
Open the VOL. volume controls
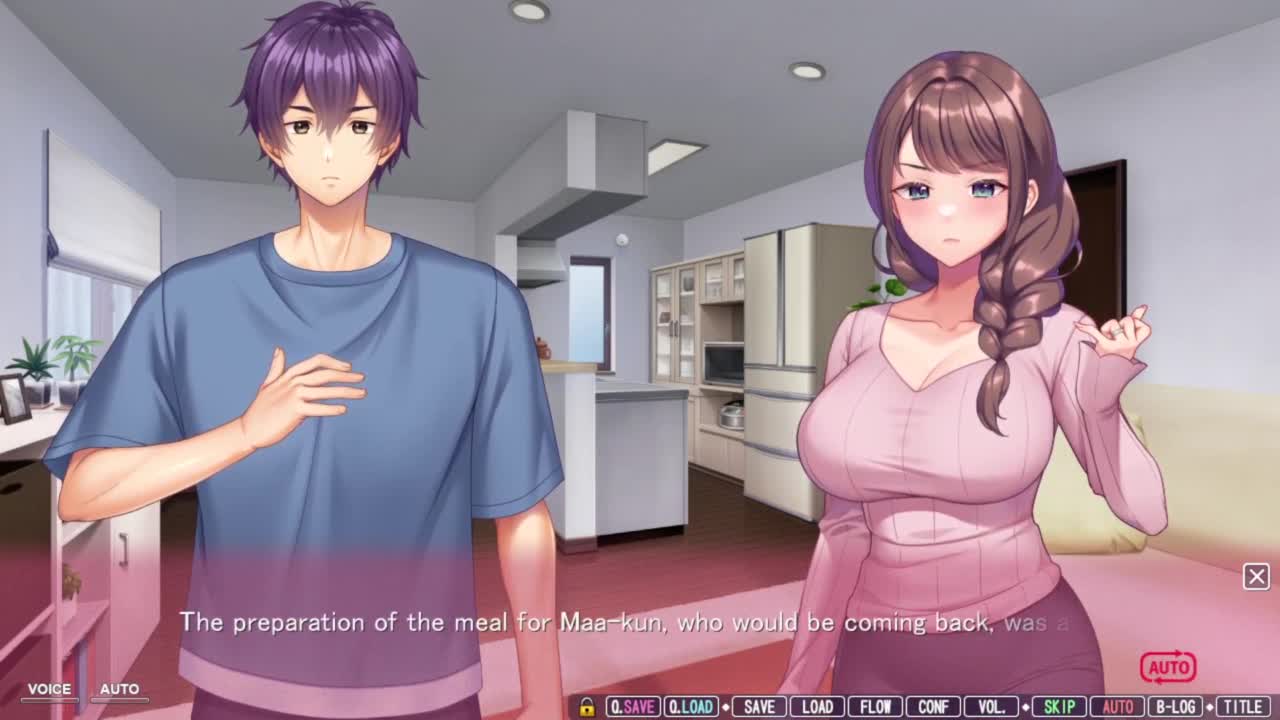coord(991,707)
